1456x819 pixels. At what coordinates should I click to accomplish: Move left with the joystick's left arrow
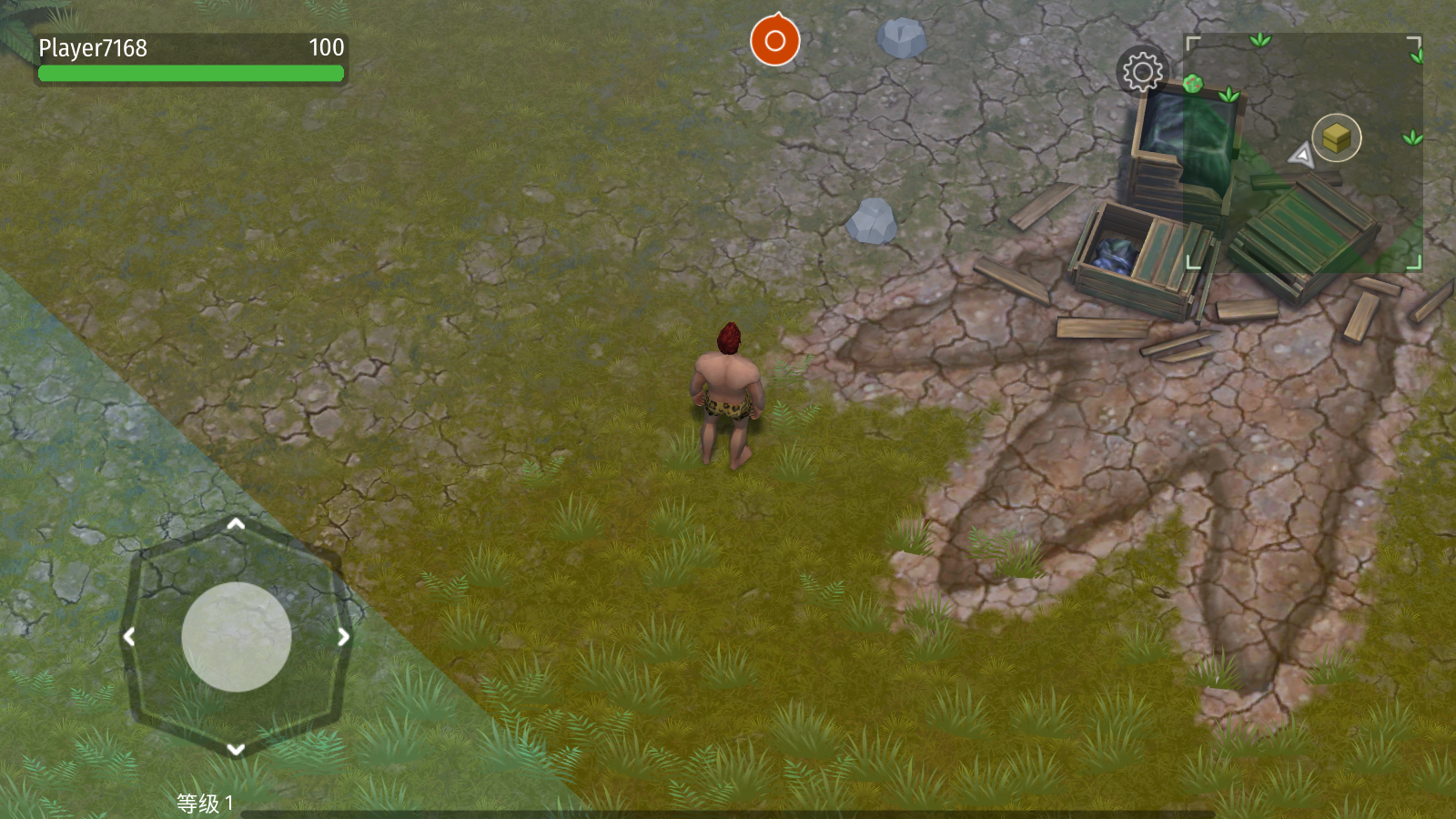tap(129, 637)
